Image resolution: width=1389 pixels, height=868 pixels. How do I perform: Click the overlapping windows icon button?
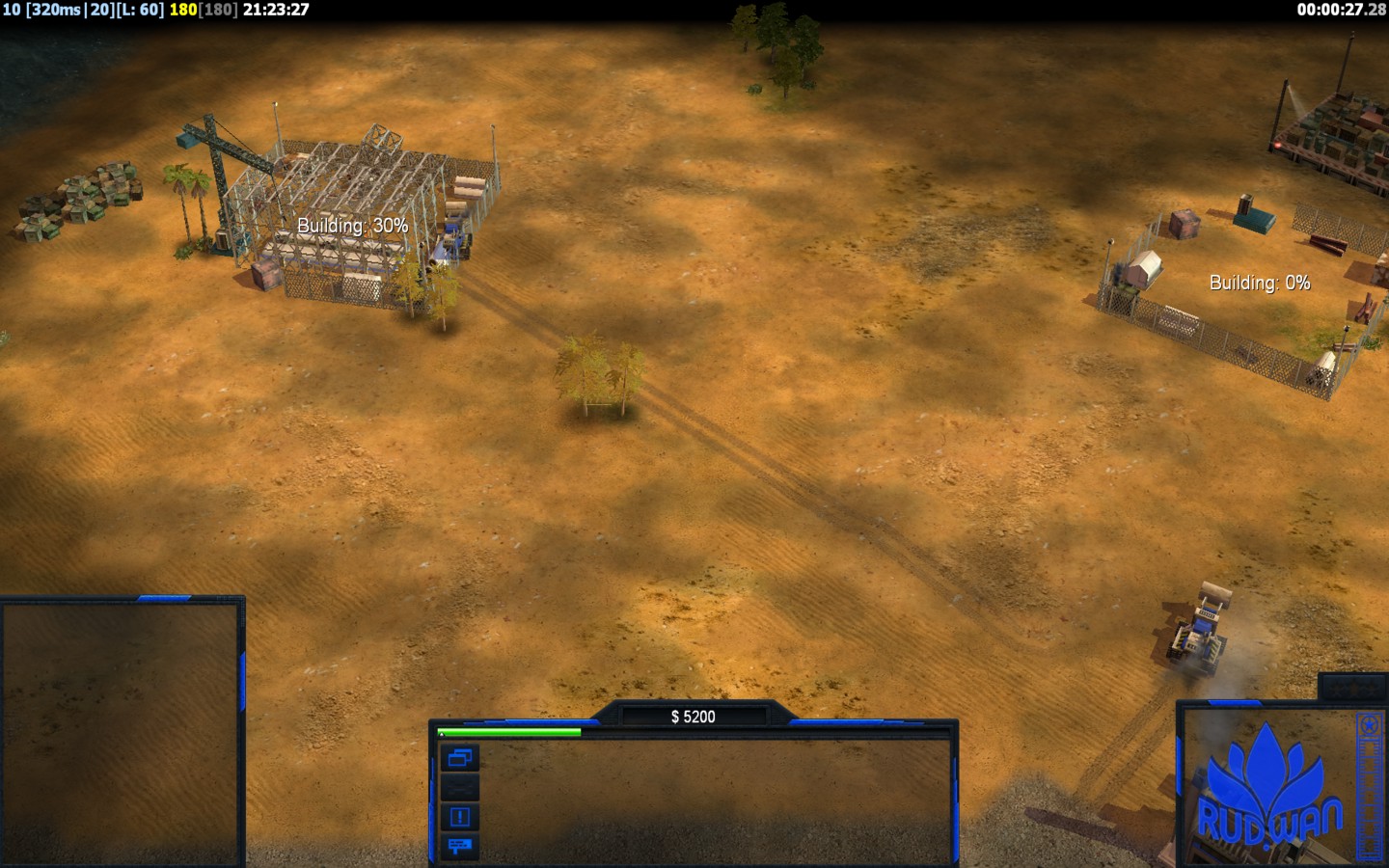pyautogui.click(x=459, y=758)
